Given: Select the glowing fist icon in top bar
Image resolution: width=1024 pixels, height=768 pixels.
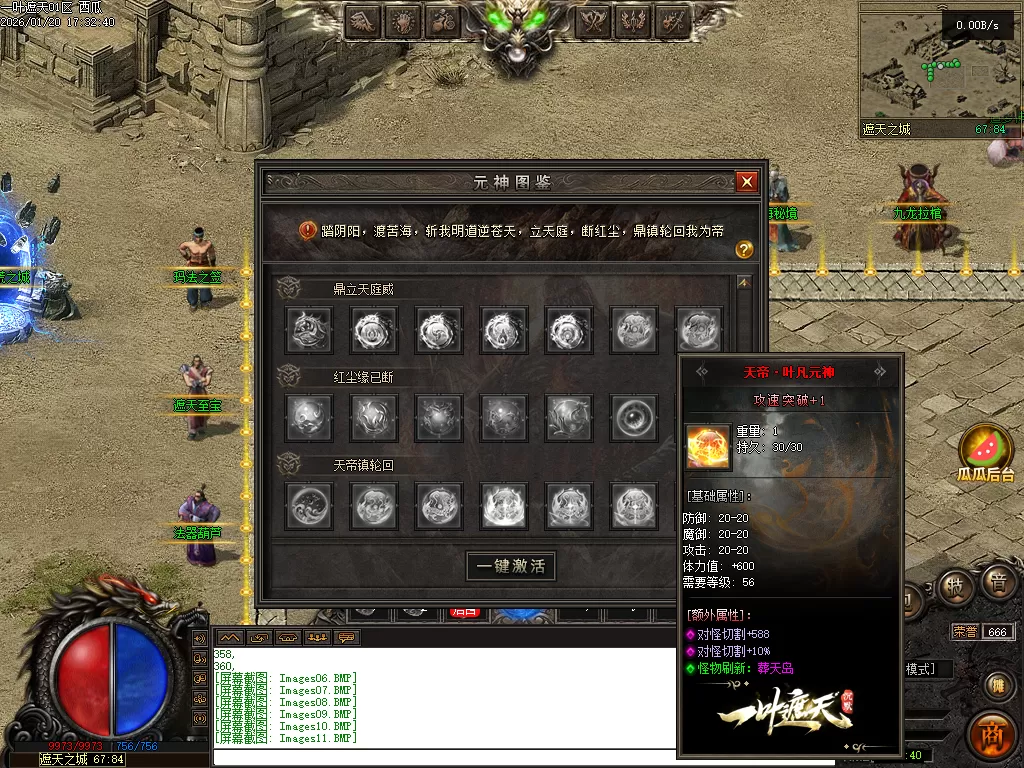Looking at the screenshot, I should pyautogui.click(x=403, y=20).
